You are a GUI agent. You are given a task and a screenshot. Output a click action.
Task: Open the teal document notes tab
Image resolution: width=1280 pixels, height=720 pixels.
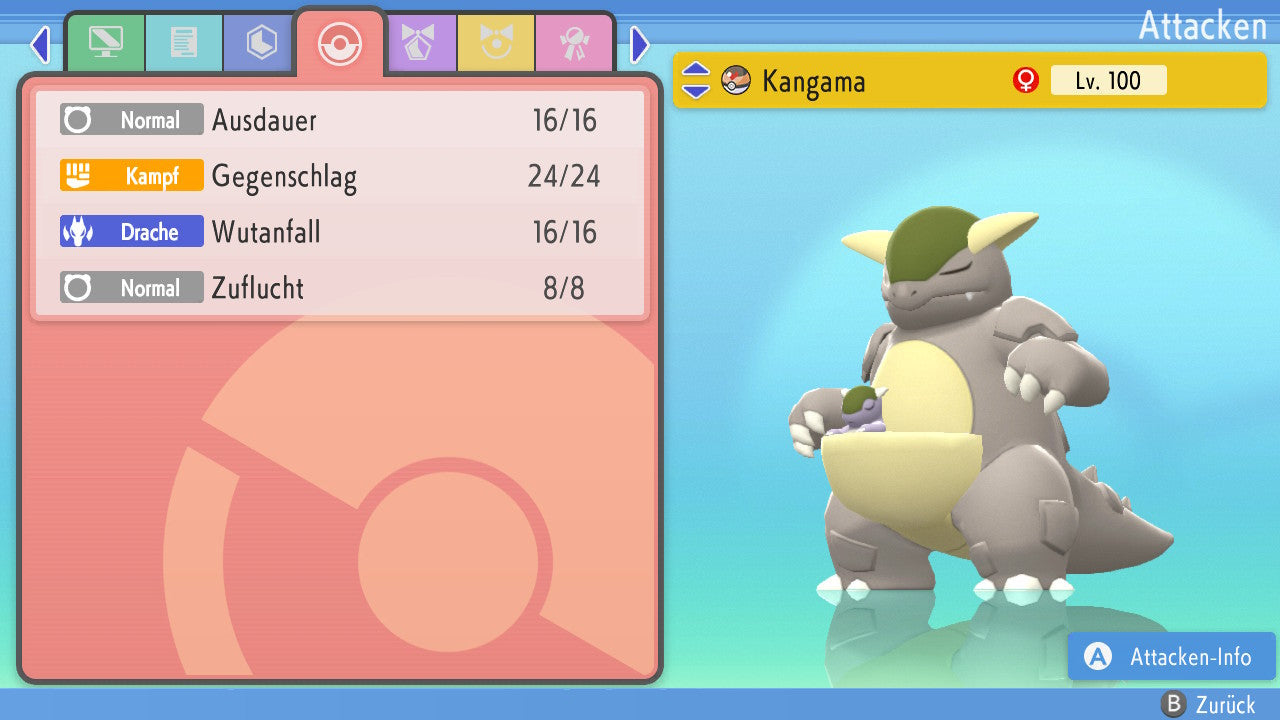tap(184, 43)
